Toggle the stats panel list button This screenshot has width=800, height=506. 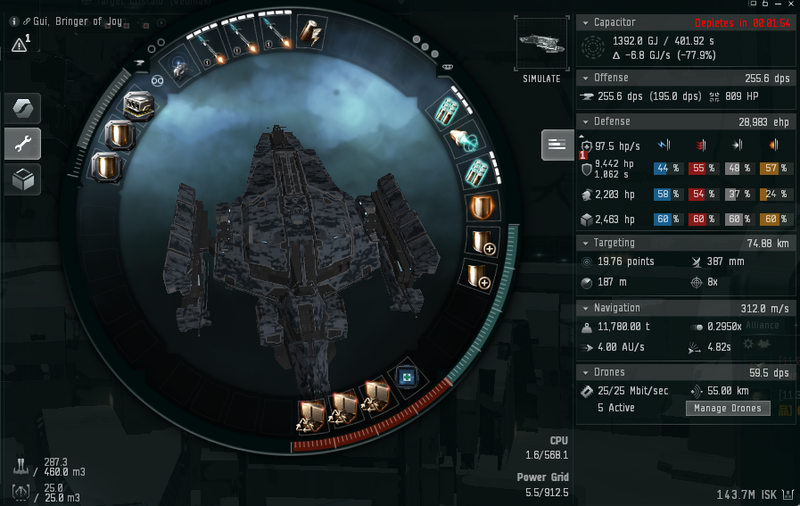[x=555, y=145]
